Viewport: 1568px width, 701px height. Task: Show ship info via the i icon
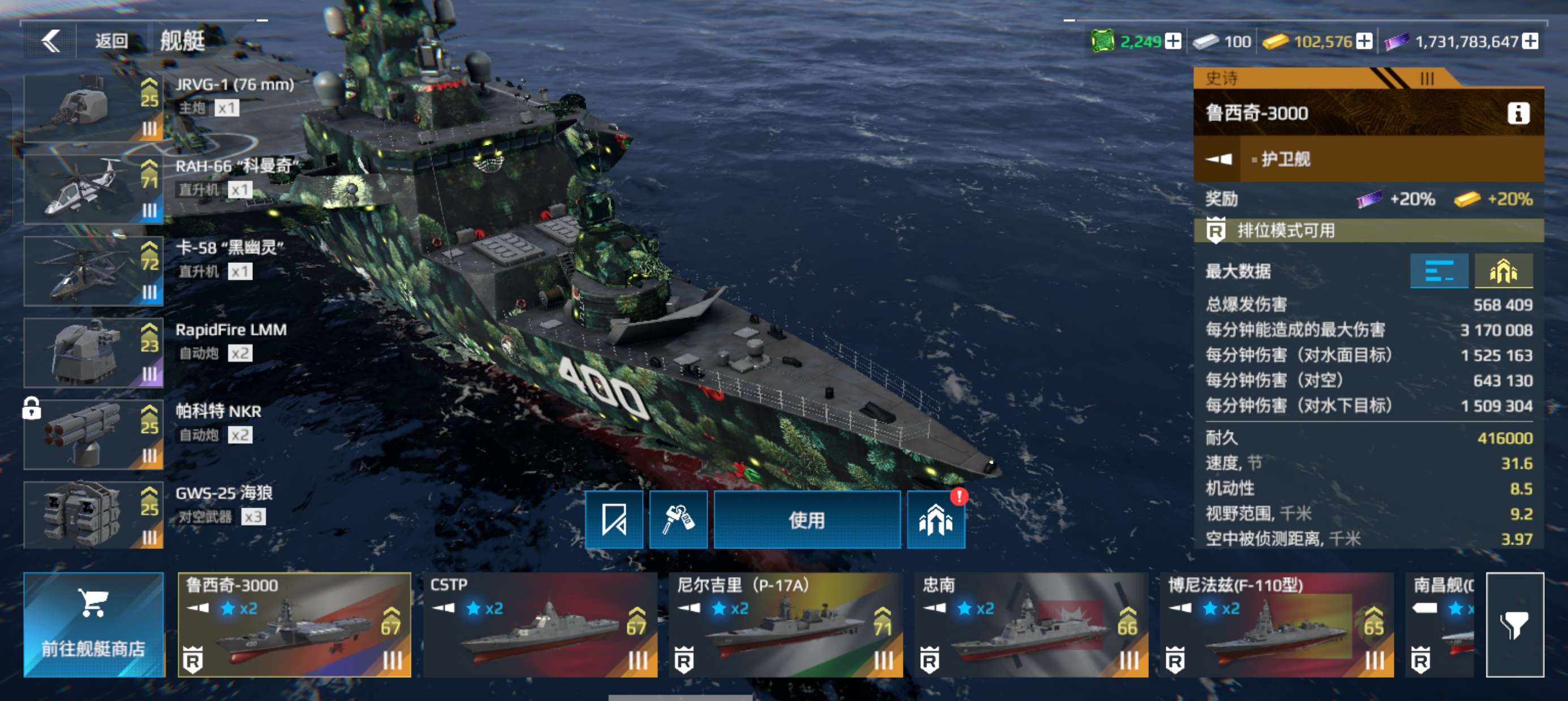point(1518,113)
